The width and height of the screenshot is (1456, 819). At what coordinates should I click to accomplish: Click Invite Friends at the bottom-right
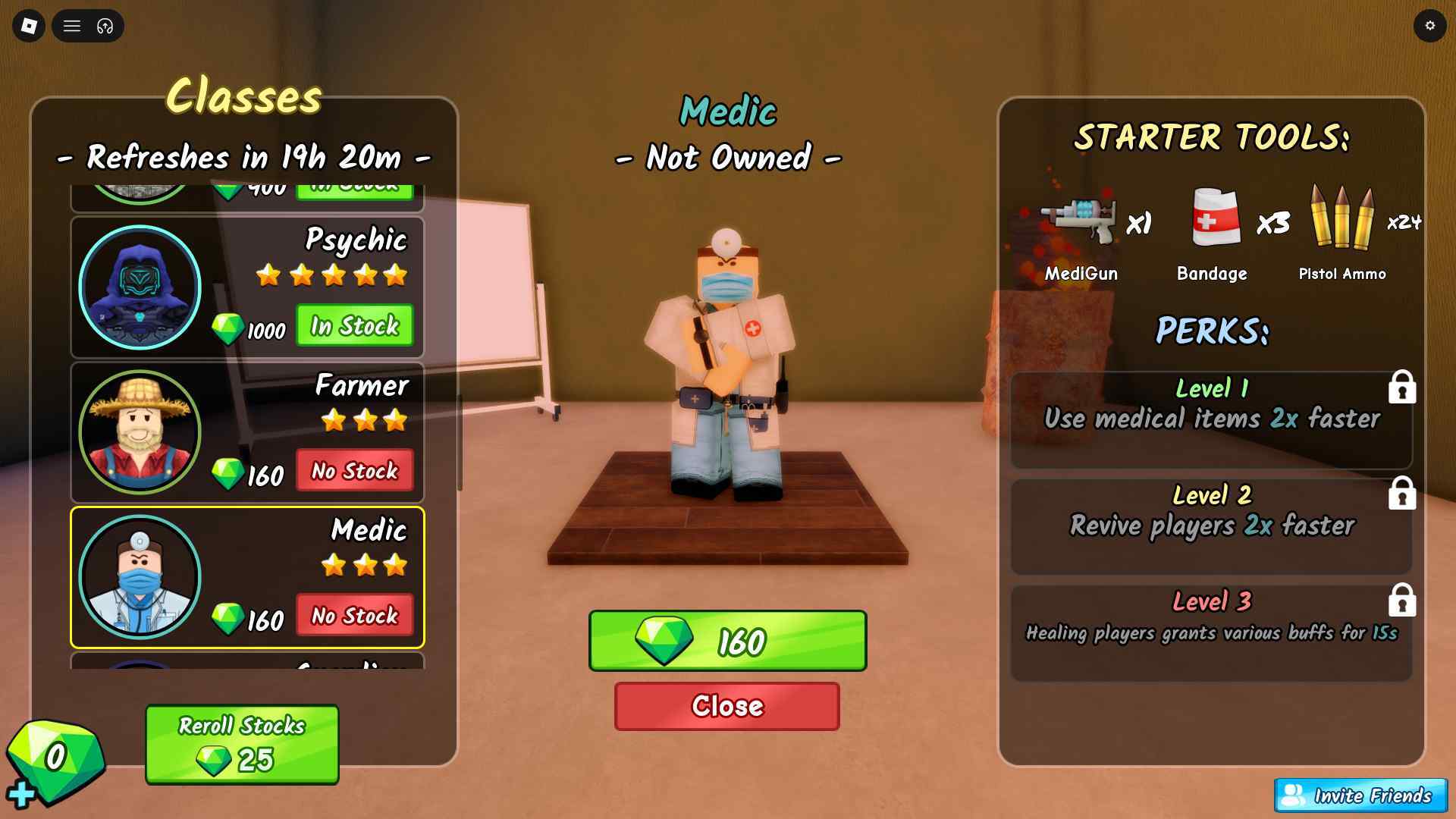(1361, 796)
